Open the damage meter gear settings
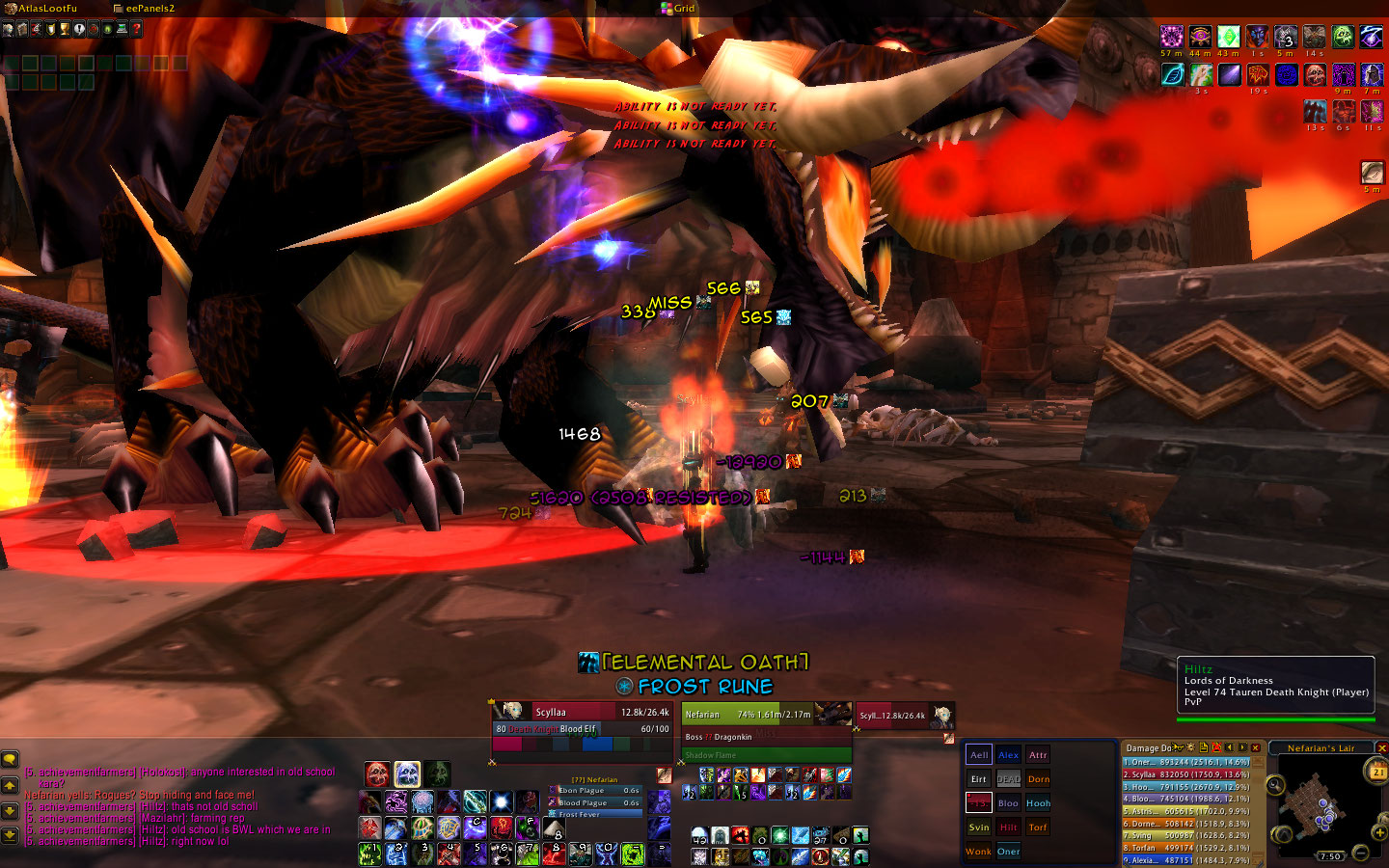This screenshot has height=868, width=1389. coord(1190,747)
